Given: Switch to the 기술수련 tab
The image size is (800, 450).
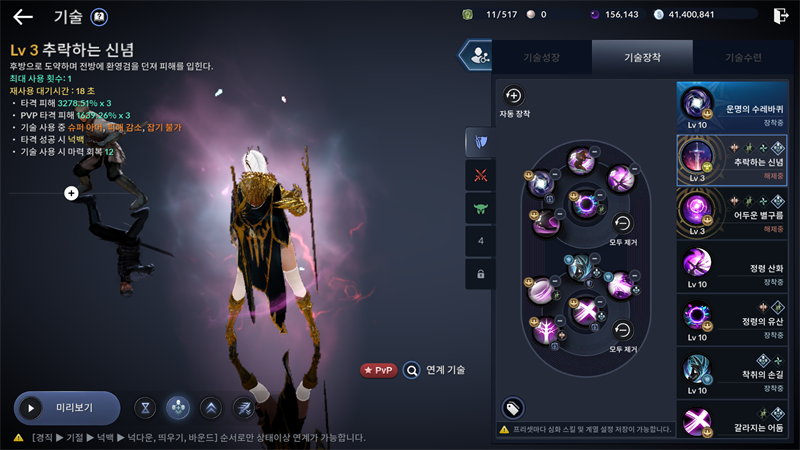Looking at the screenshot, I should [x=742, y=58].
